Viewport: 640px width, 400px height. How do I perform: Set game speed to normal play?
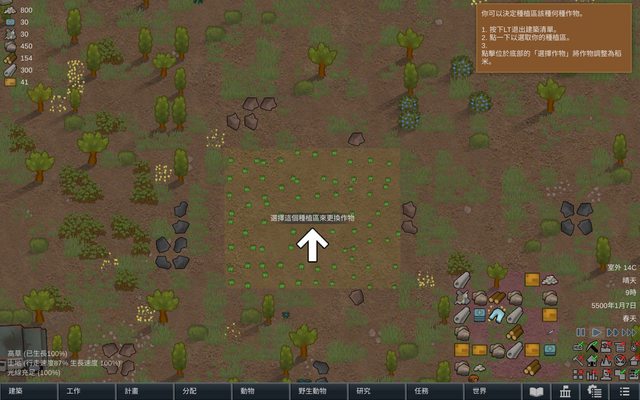(x=596, y=331)
